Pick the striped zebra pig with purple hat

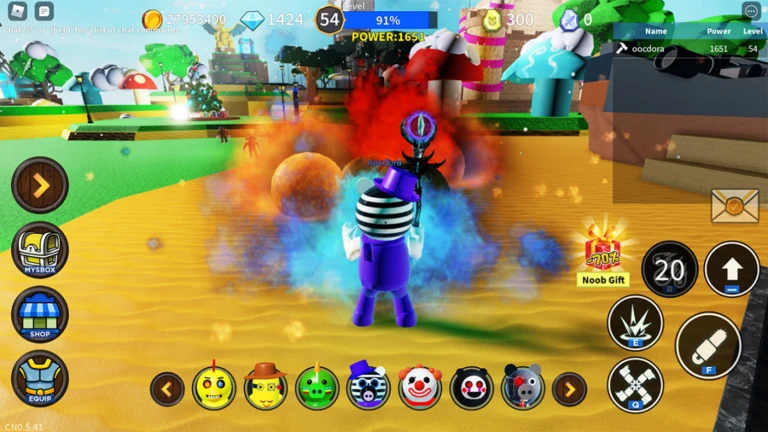(x=368, y=387)
